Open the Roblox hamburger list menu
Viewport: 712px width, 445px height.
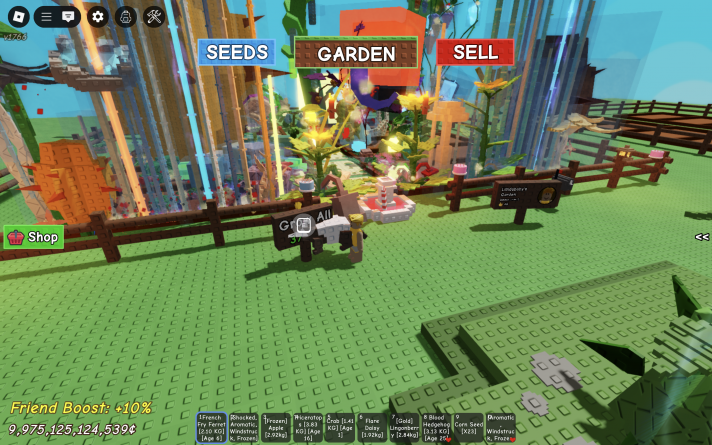(x=46, y=17)
